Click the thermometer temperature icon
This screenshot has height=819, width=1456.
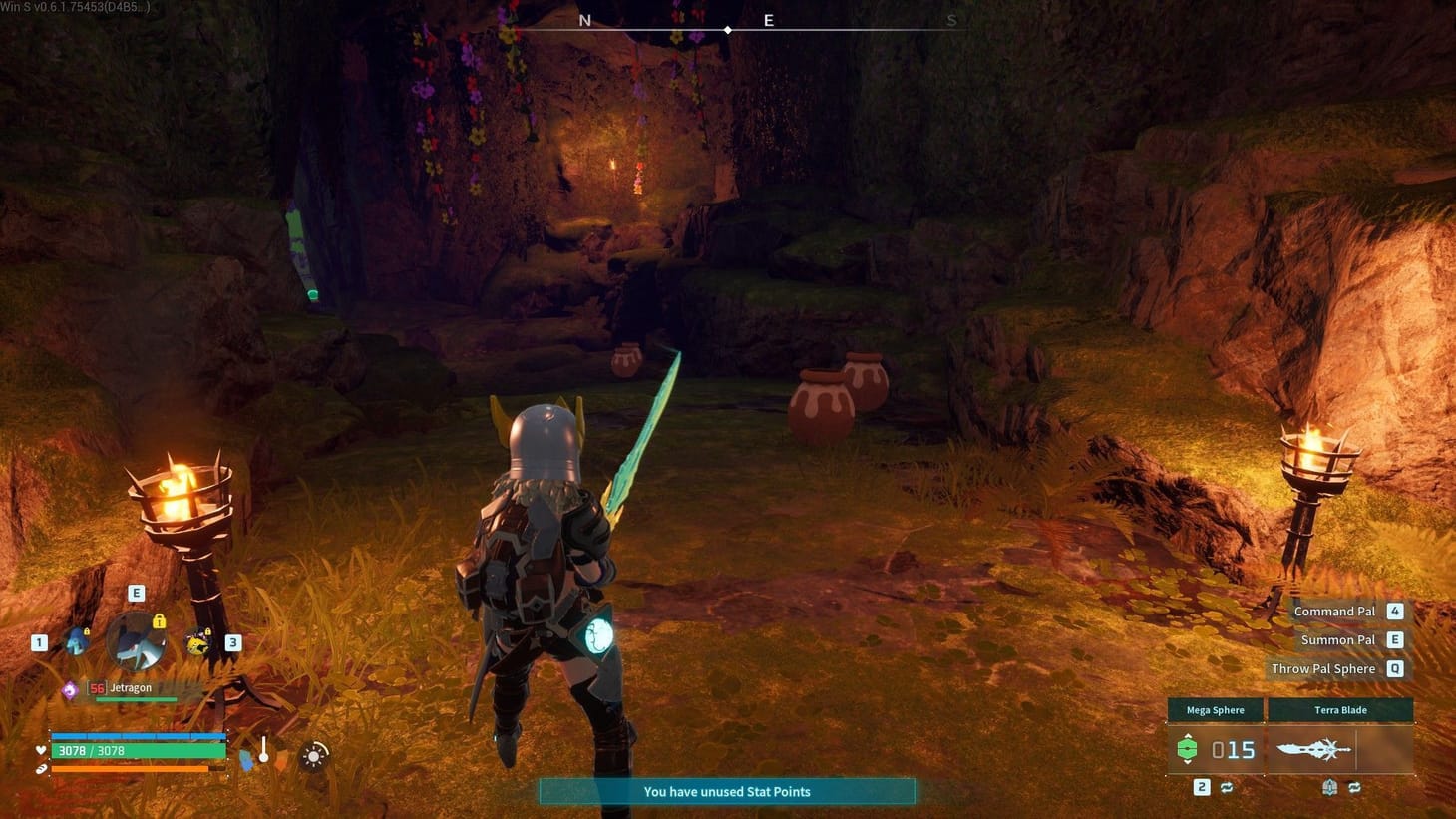[264, 750]
